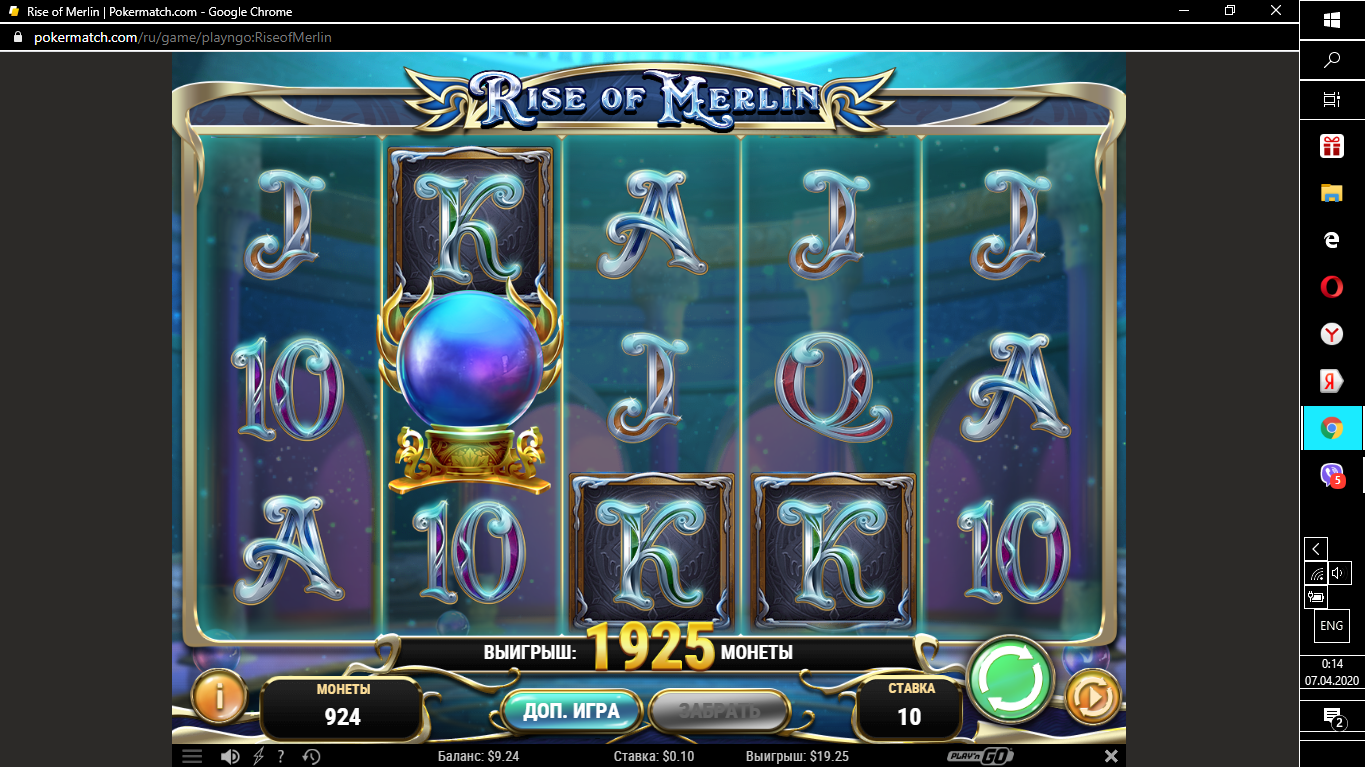Choose the ДОП. ИГРА gamble button
The height and width of the screenshot is (767, 1365).
click(571, 711)
